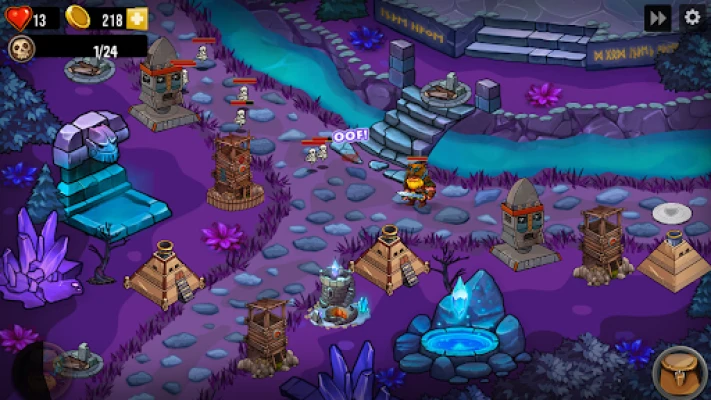Toggle the fast-forward speed button
Image resolution: width=711 pixels, height=400 pixels.
[x=657, y=17]
